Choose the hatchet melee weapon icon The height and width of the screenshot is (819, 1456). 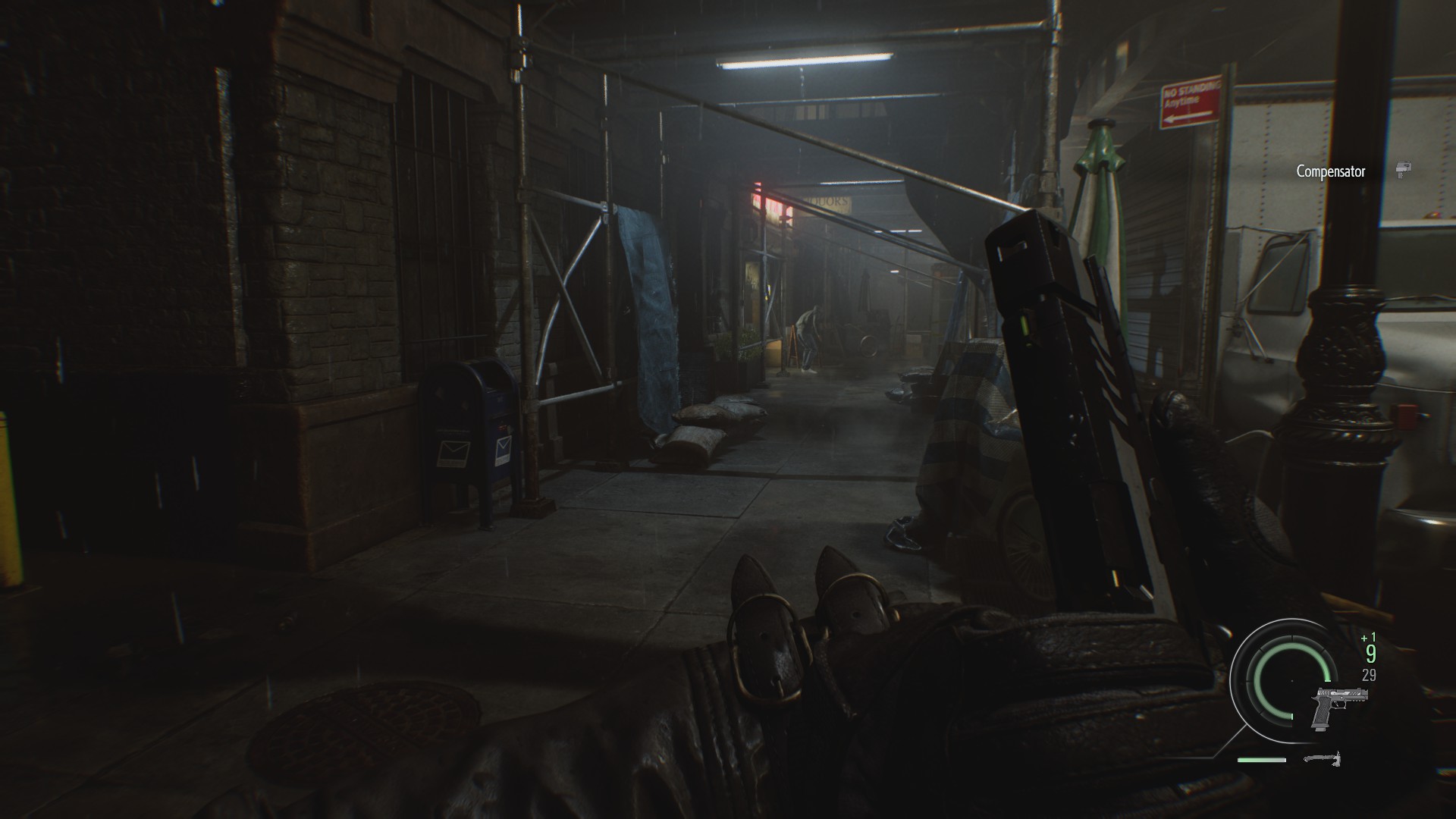coord(1323,758)
